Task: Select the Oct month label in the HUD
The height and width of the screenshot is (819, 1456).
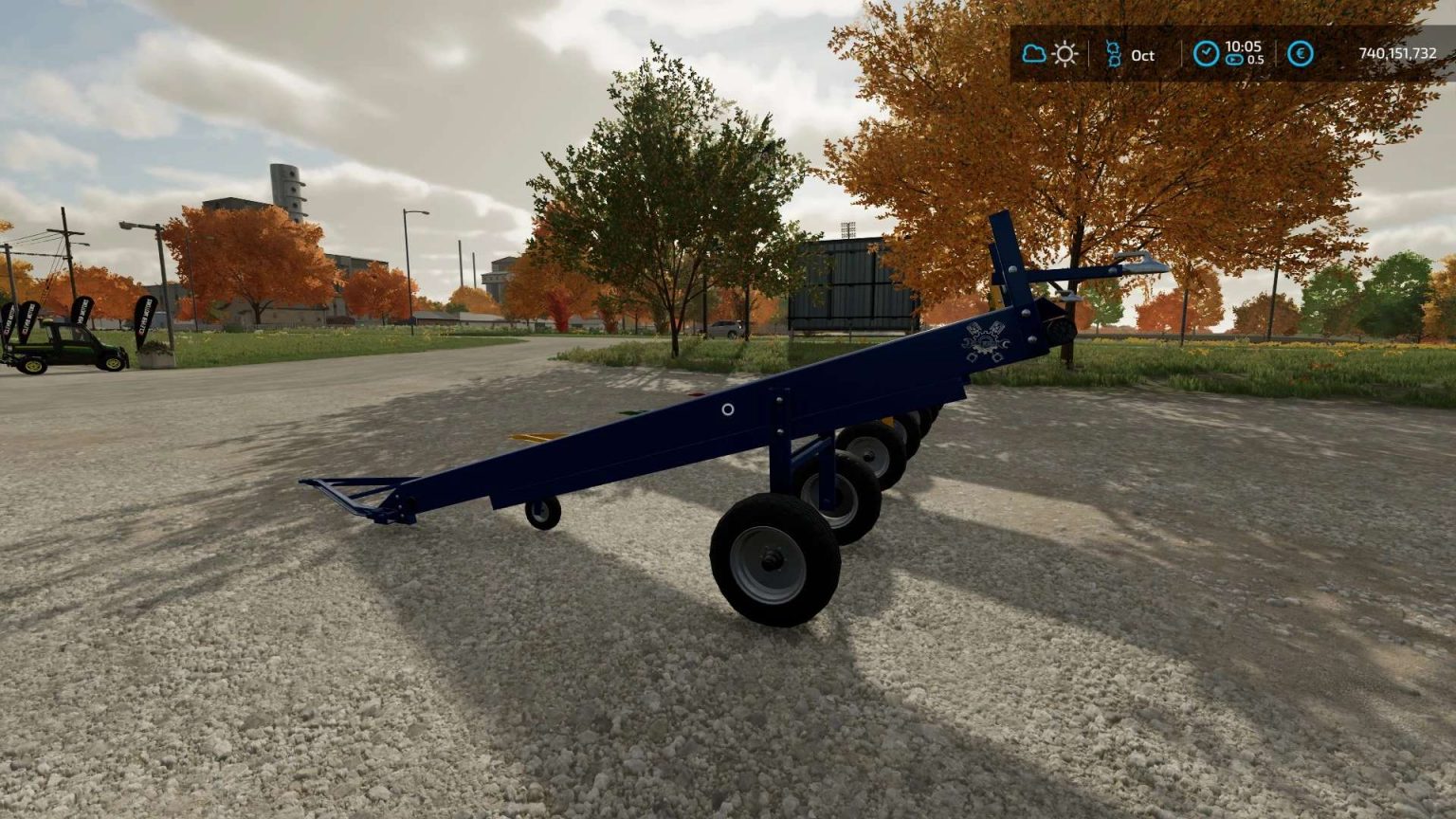Action: (x=1142, y=57)
